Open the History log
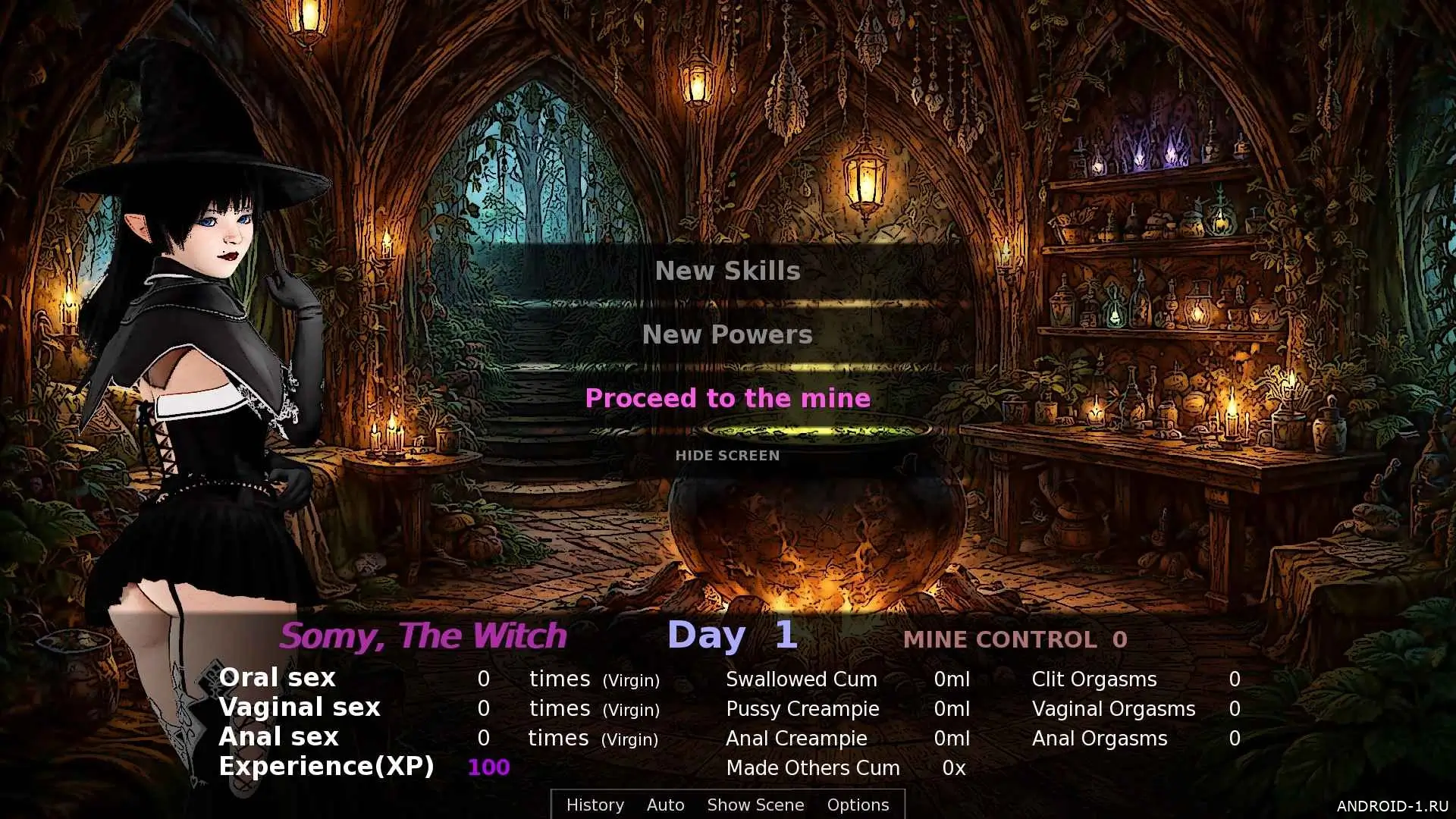Screen dimensions: 1456x819 (x=595, y=805)
